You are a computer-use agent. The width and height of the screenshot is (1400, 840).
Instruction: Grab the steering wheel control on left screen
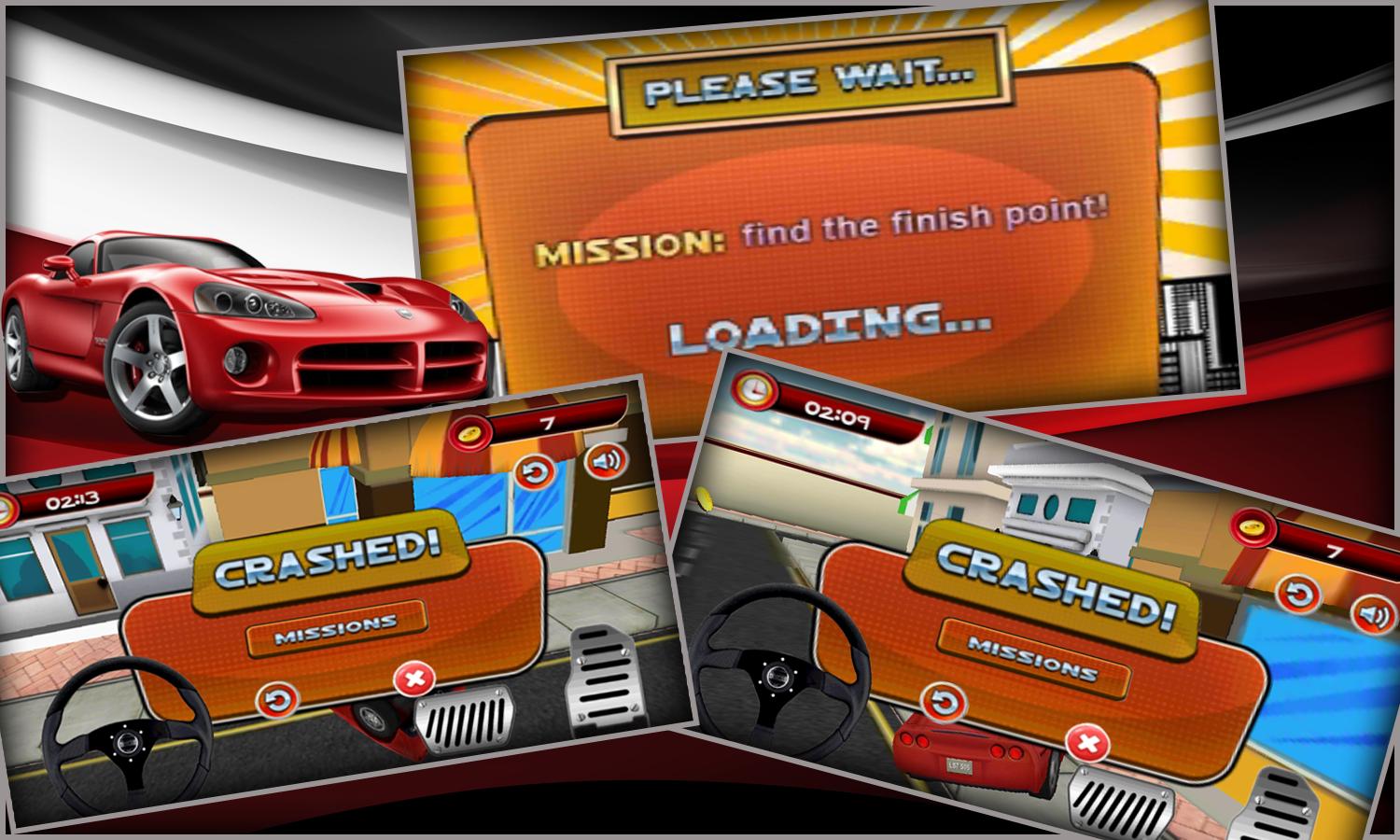127,743
